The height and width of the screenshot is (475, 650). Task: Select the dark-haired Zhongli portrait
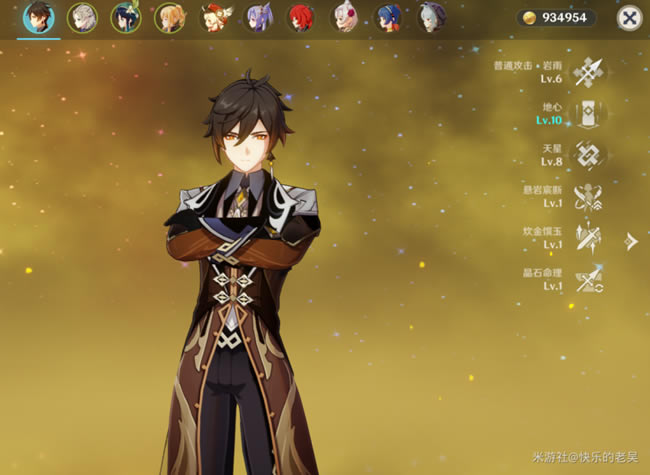coord(39,17)
